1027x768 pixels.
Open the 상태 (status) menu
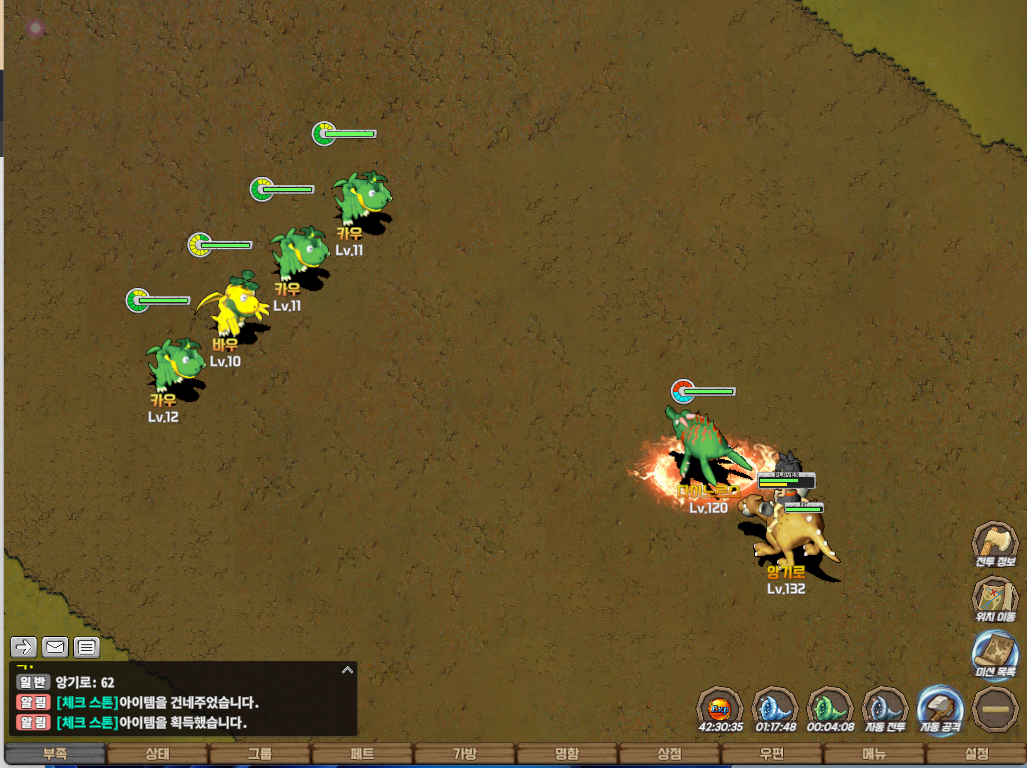click(x=157, y=754)
